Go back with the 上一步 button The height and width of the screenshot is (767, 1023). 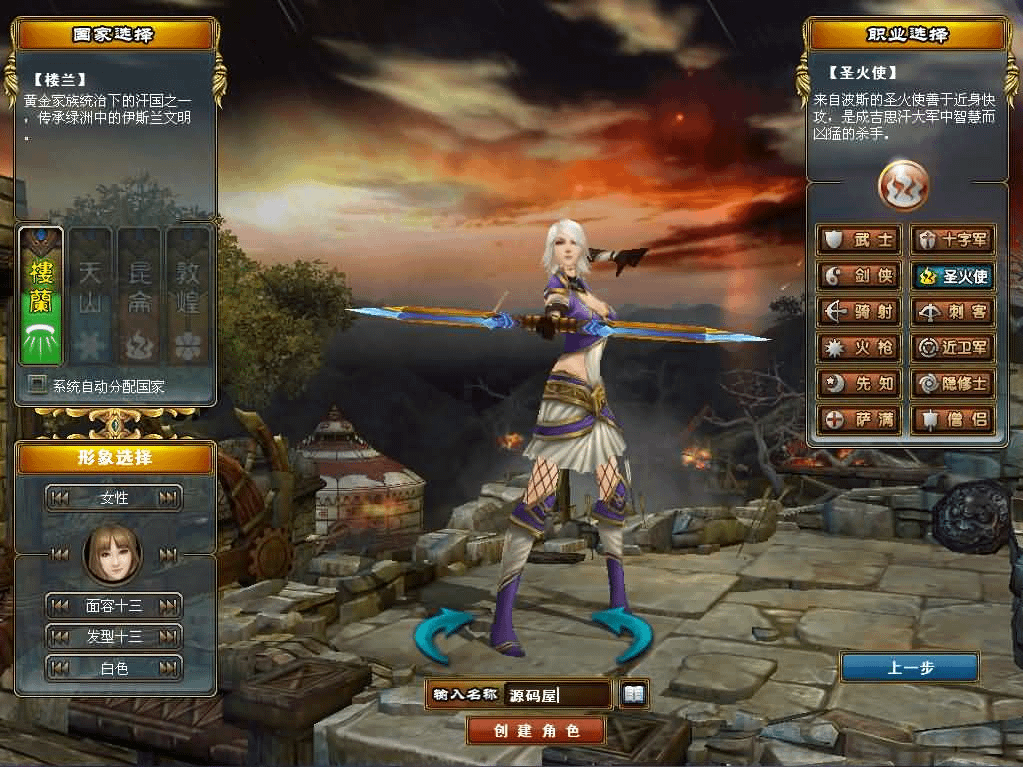(x=909, y=668)
